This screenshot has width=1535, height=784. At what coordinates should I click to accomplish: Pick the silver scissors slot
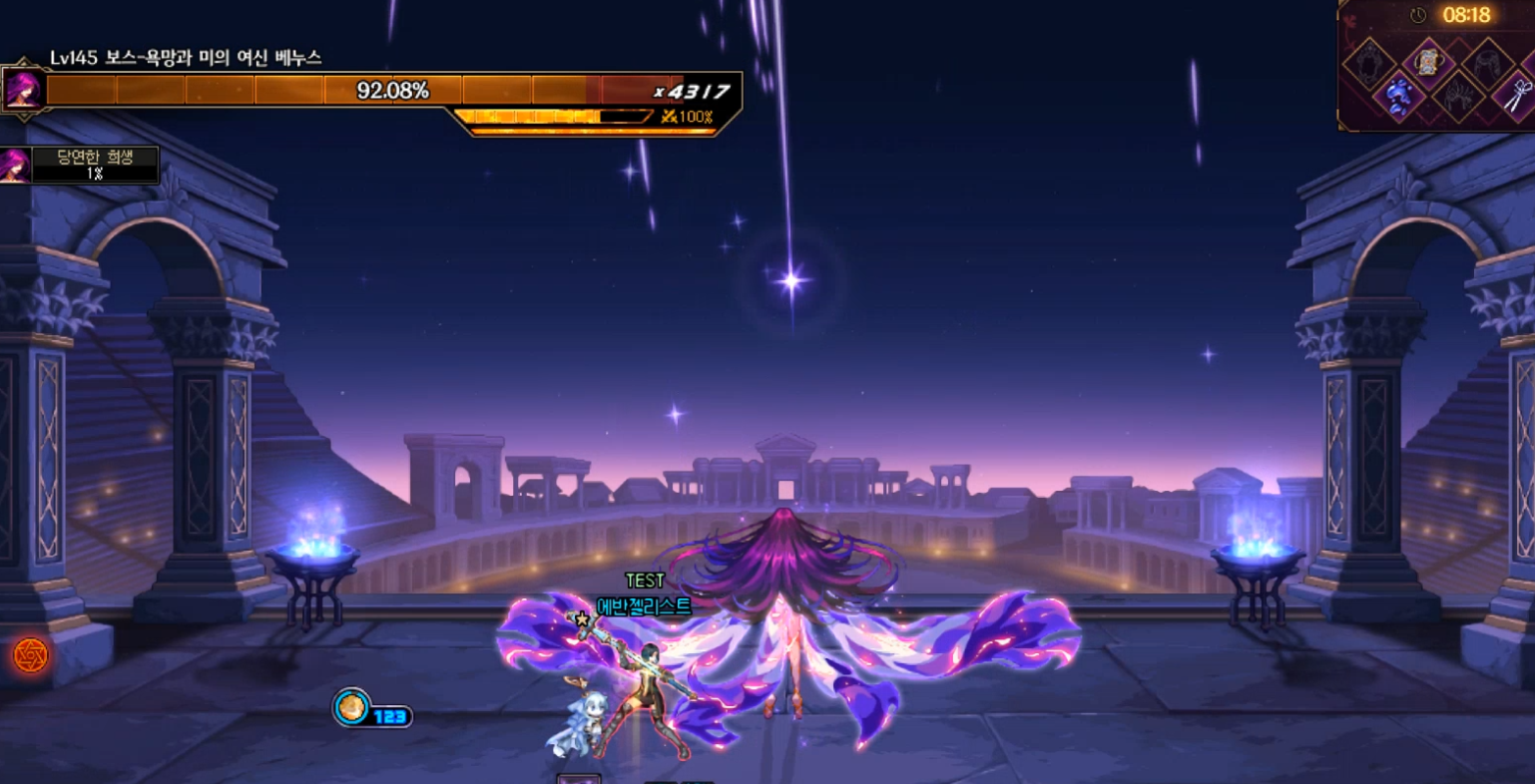(x=1517, y=97)
